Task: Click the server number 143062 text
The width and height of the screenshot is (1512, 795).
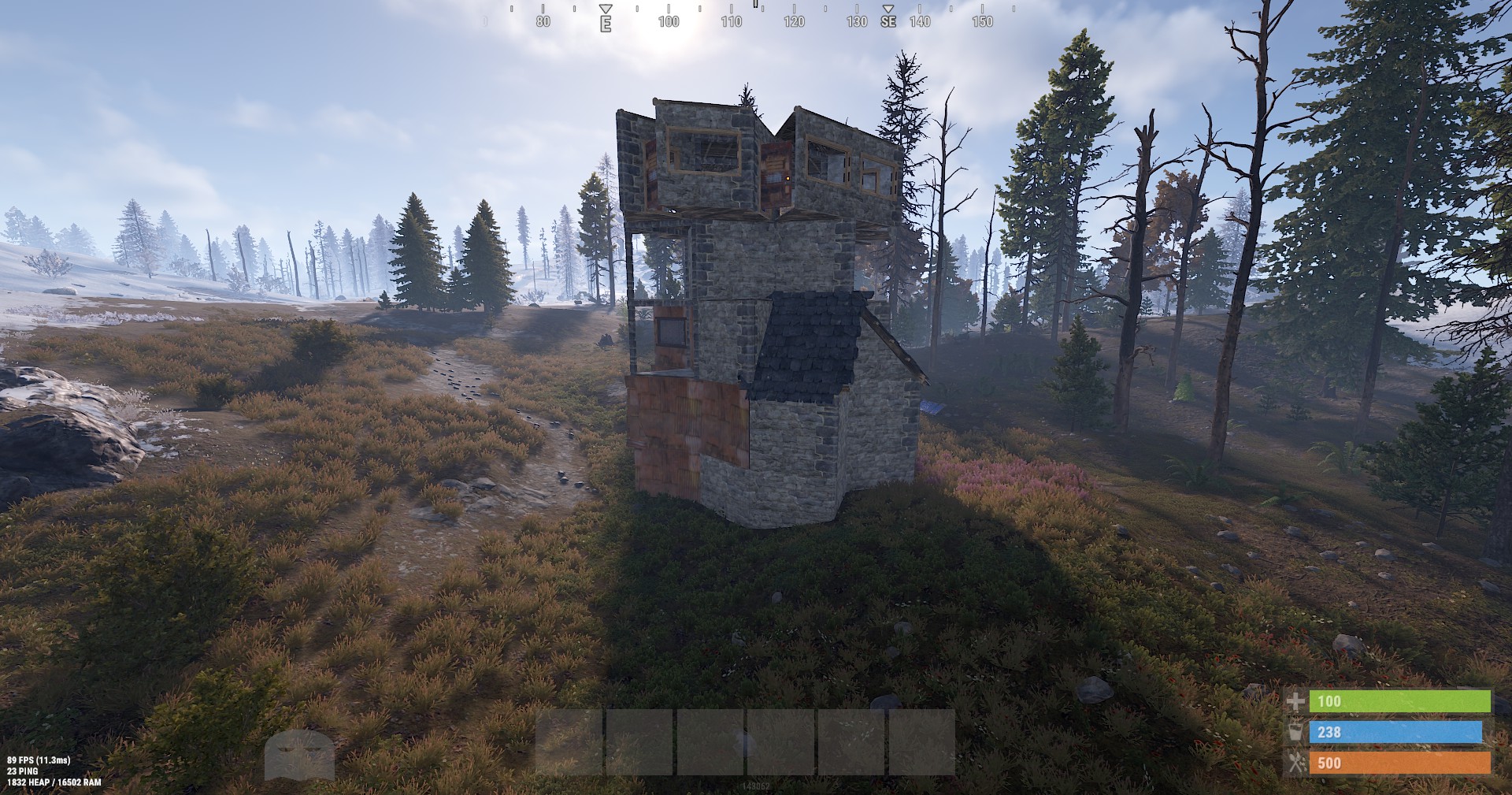Action: pyautogui.click(x=757, y=786)
